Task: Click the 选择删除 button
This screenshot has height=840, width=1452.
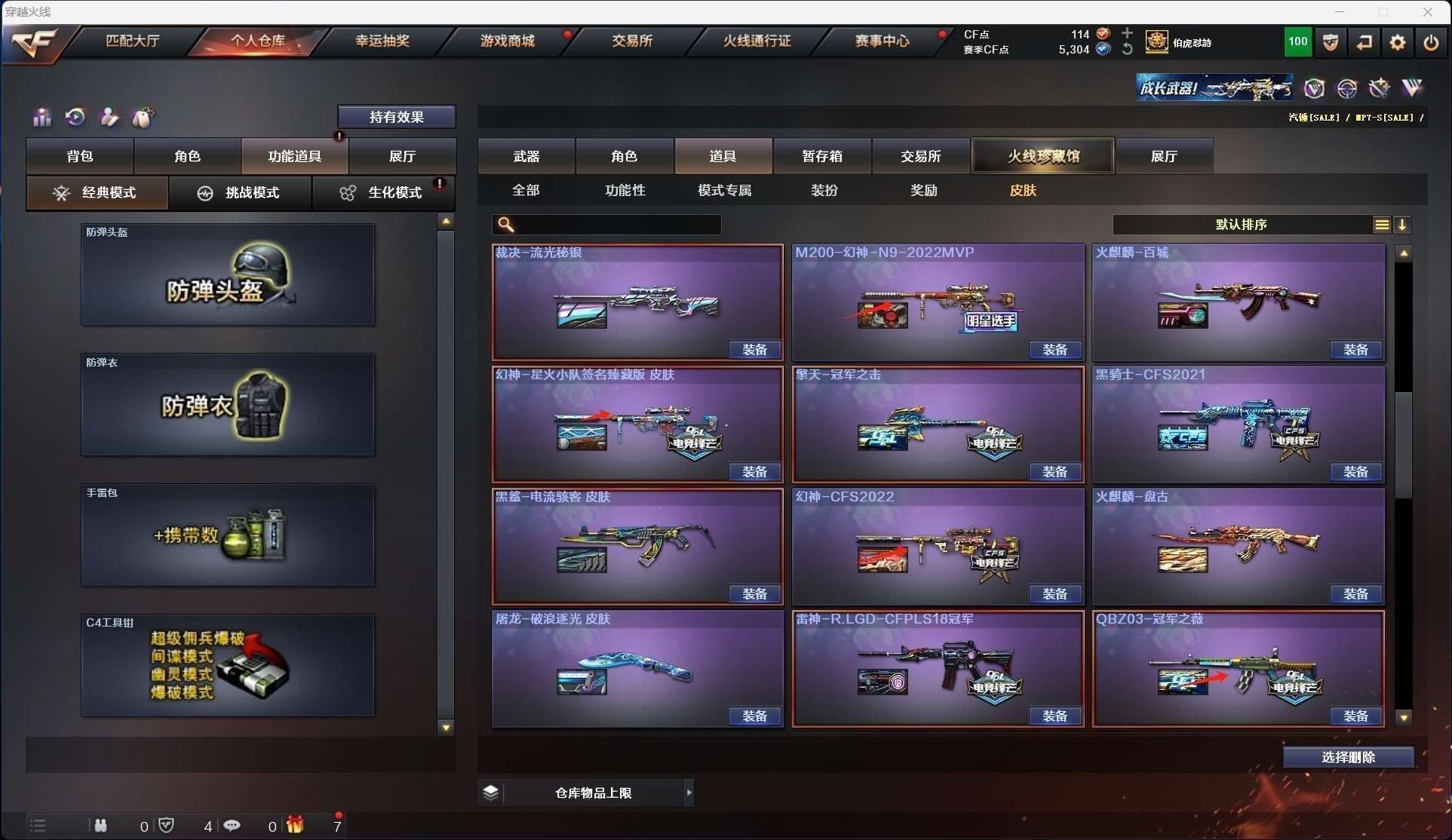Action: point(1348,757)
